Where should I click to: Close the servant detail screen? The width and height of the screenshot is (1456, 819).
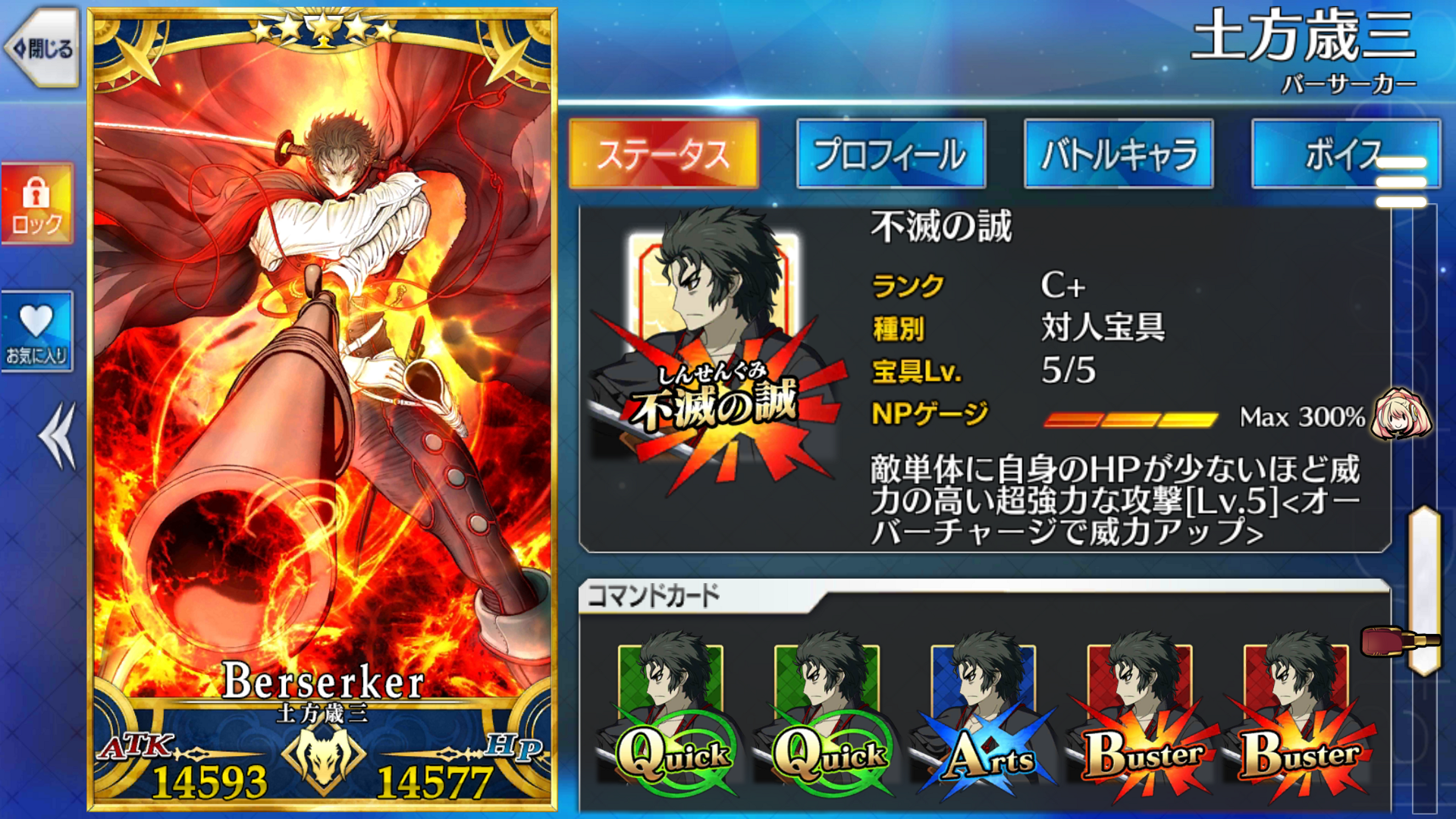44,49
